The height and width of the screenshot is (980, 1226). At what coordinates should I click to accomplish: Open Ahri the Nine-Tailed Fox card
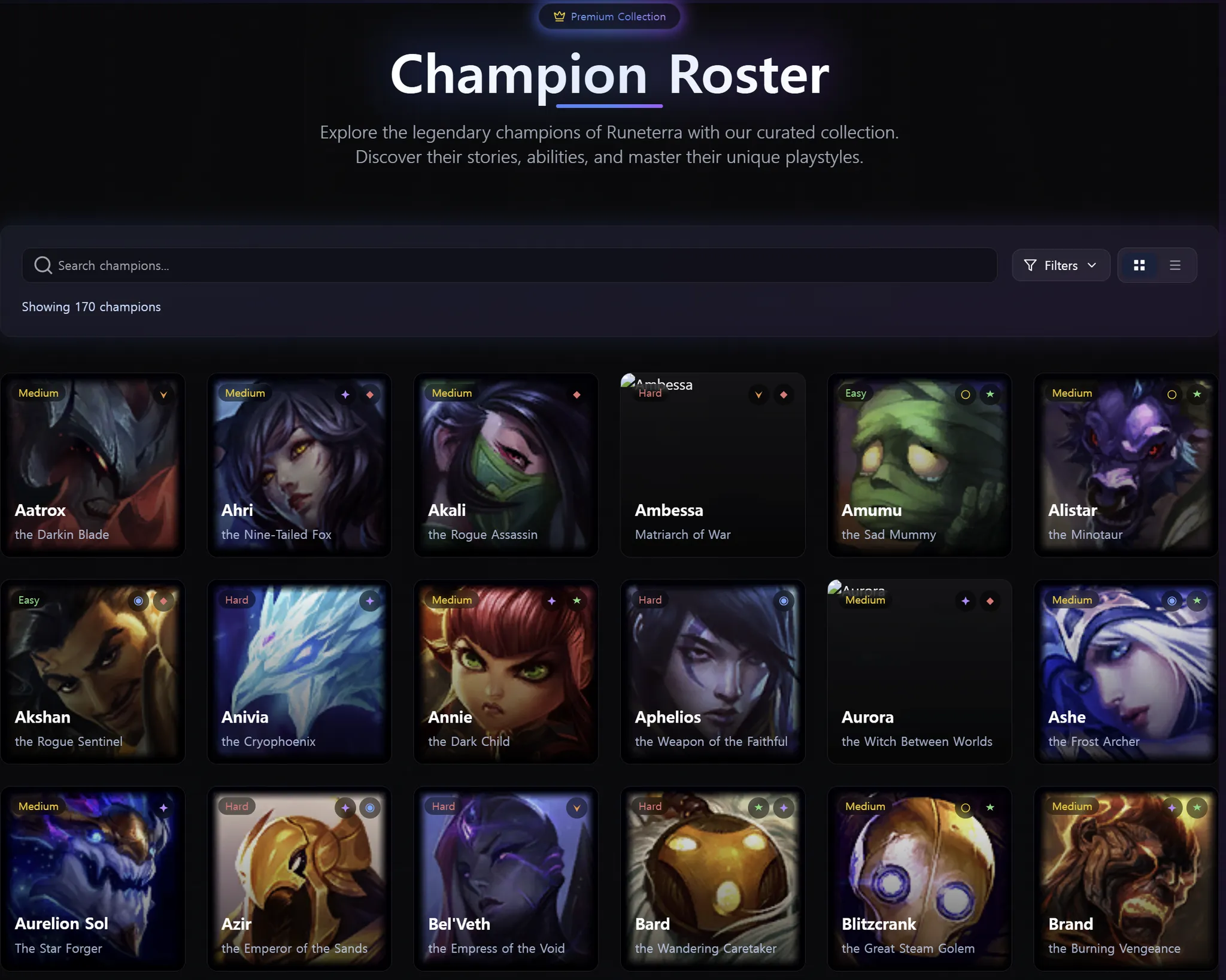point(299,465)
